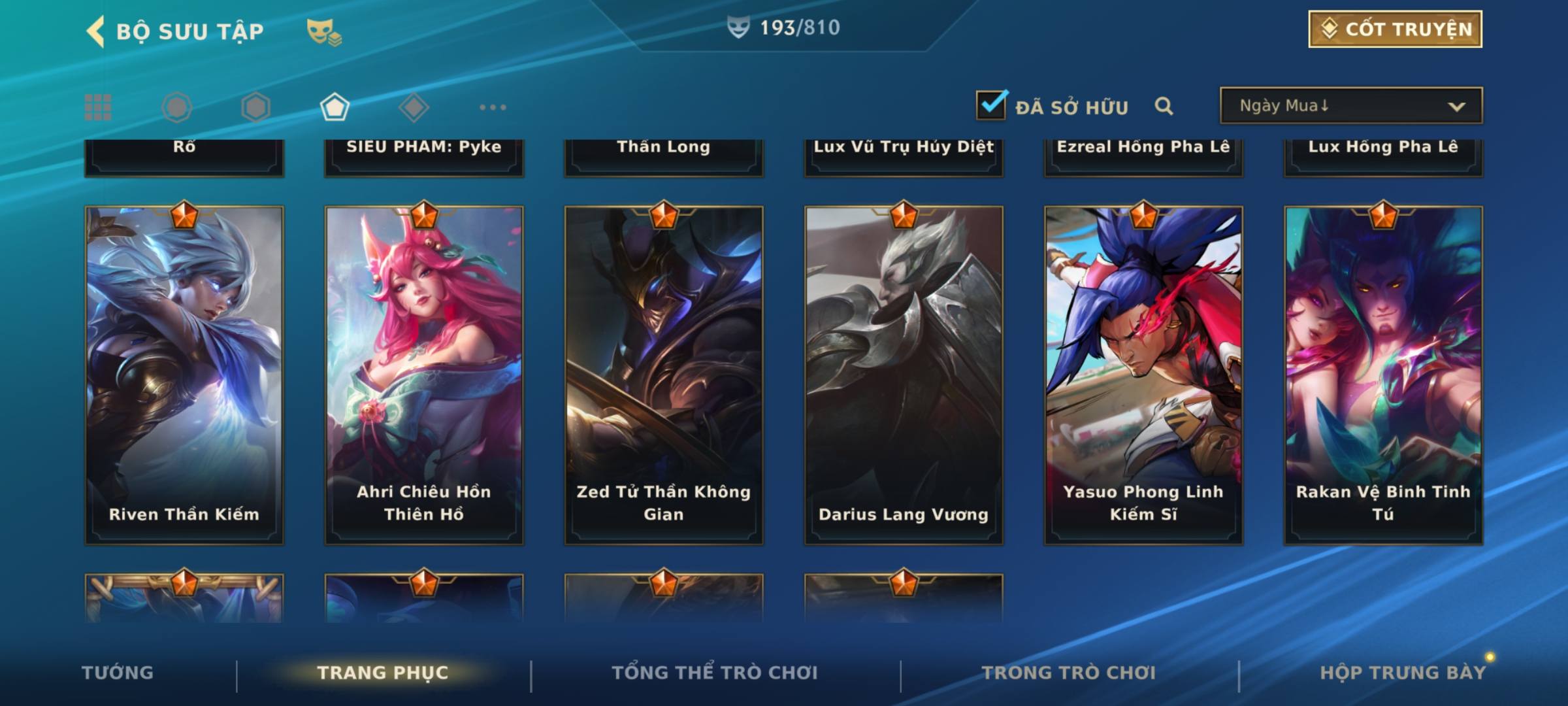Select Rakan Vệ Binh Tinh Tú skin
Viewport: 1568px width, 706px height.
[1383, 375]
